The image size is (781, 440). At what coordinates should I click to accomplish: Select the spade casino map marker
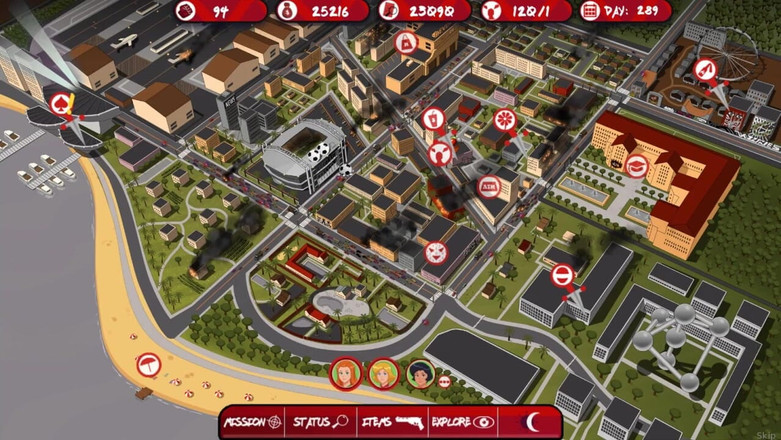coord(61,102)
